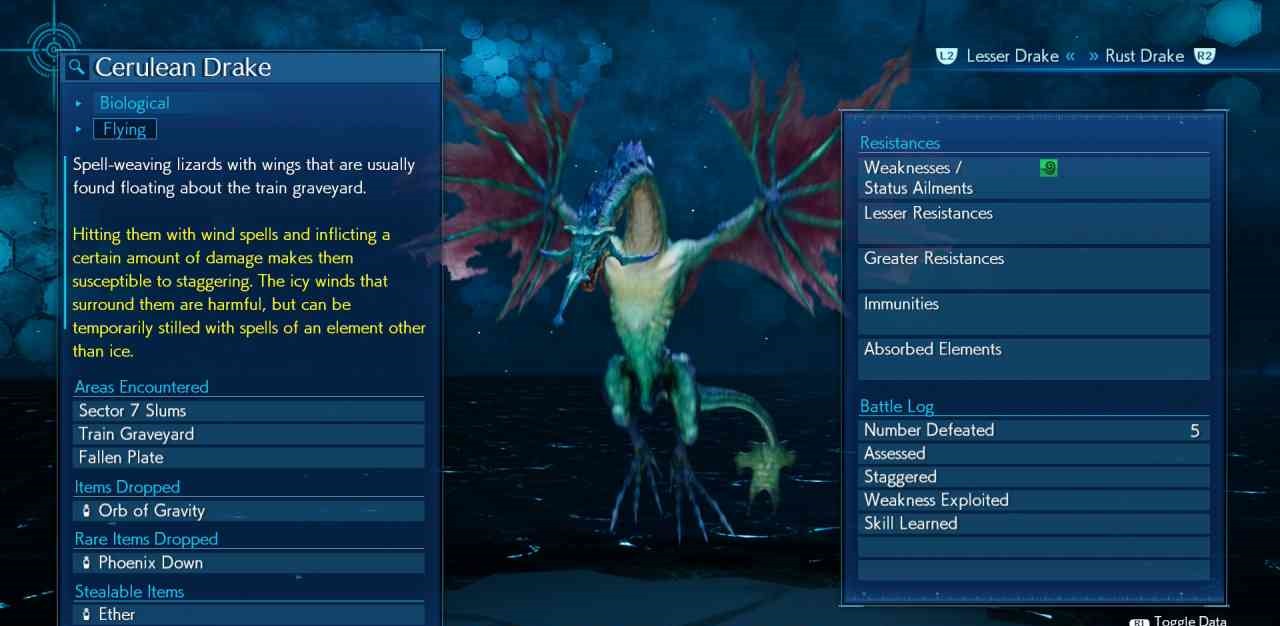Select the Flying category tag
This screenshot has width=1280, height=626.
pos(125,129)
